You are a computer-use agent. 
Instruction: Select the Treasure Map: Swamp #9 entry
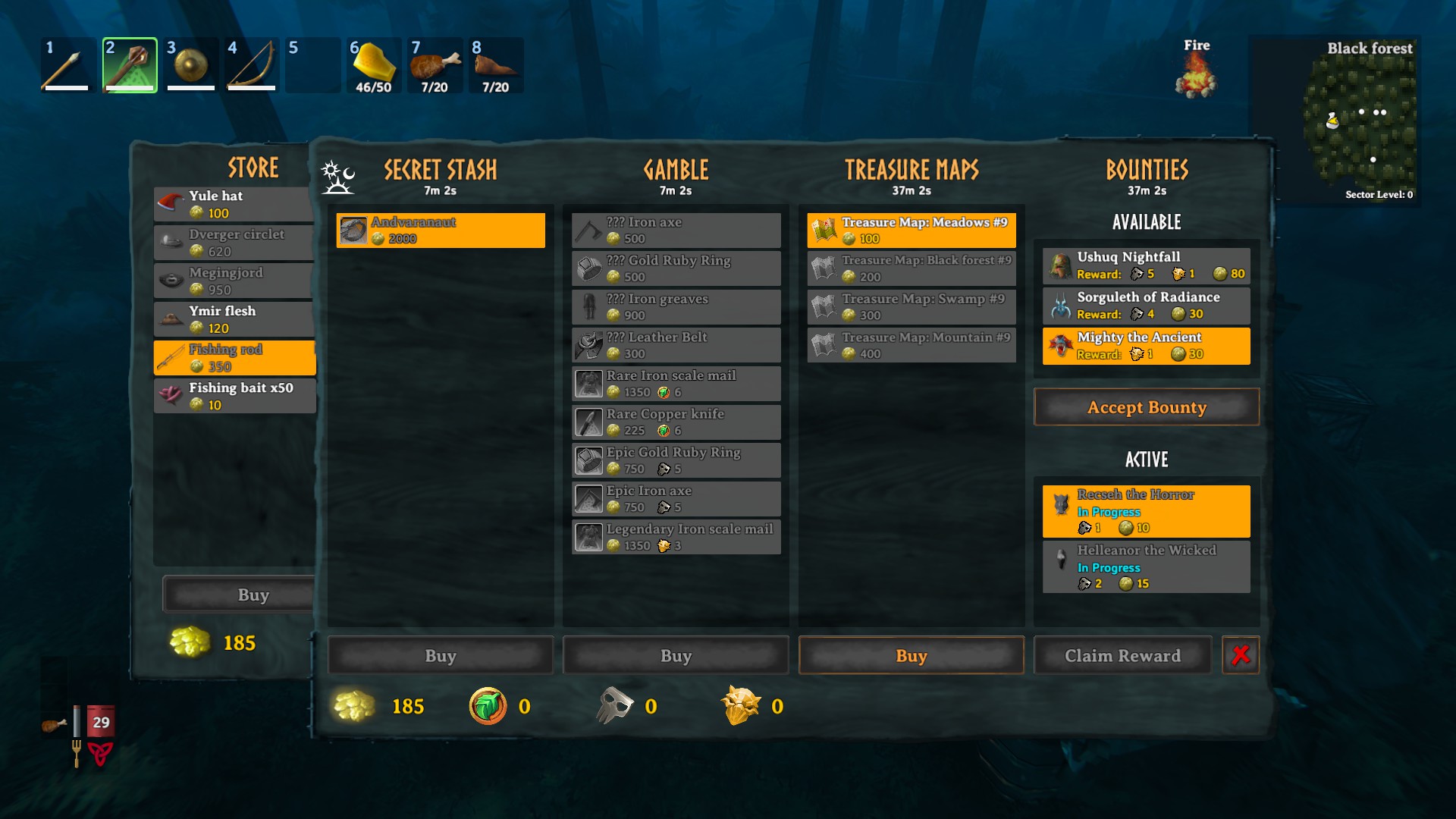point(910,306)
